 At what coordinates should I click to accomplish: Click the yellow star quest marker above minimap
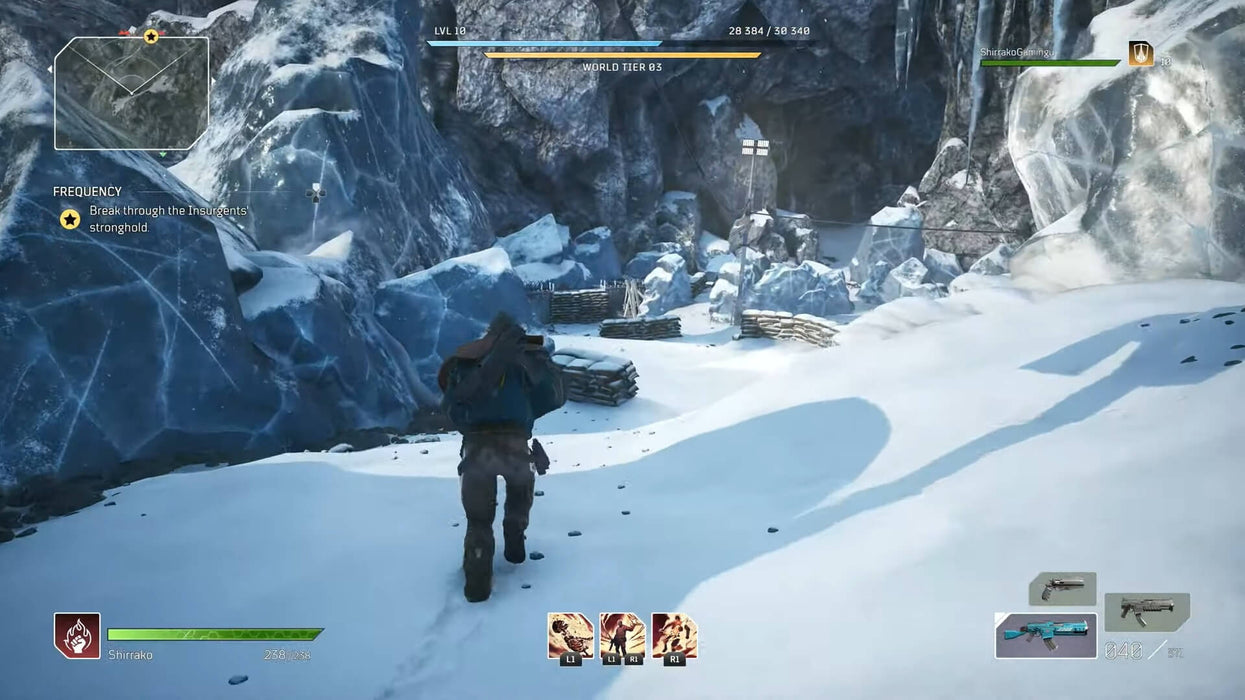tap(151, 36)
